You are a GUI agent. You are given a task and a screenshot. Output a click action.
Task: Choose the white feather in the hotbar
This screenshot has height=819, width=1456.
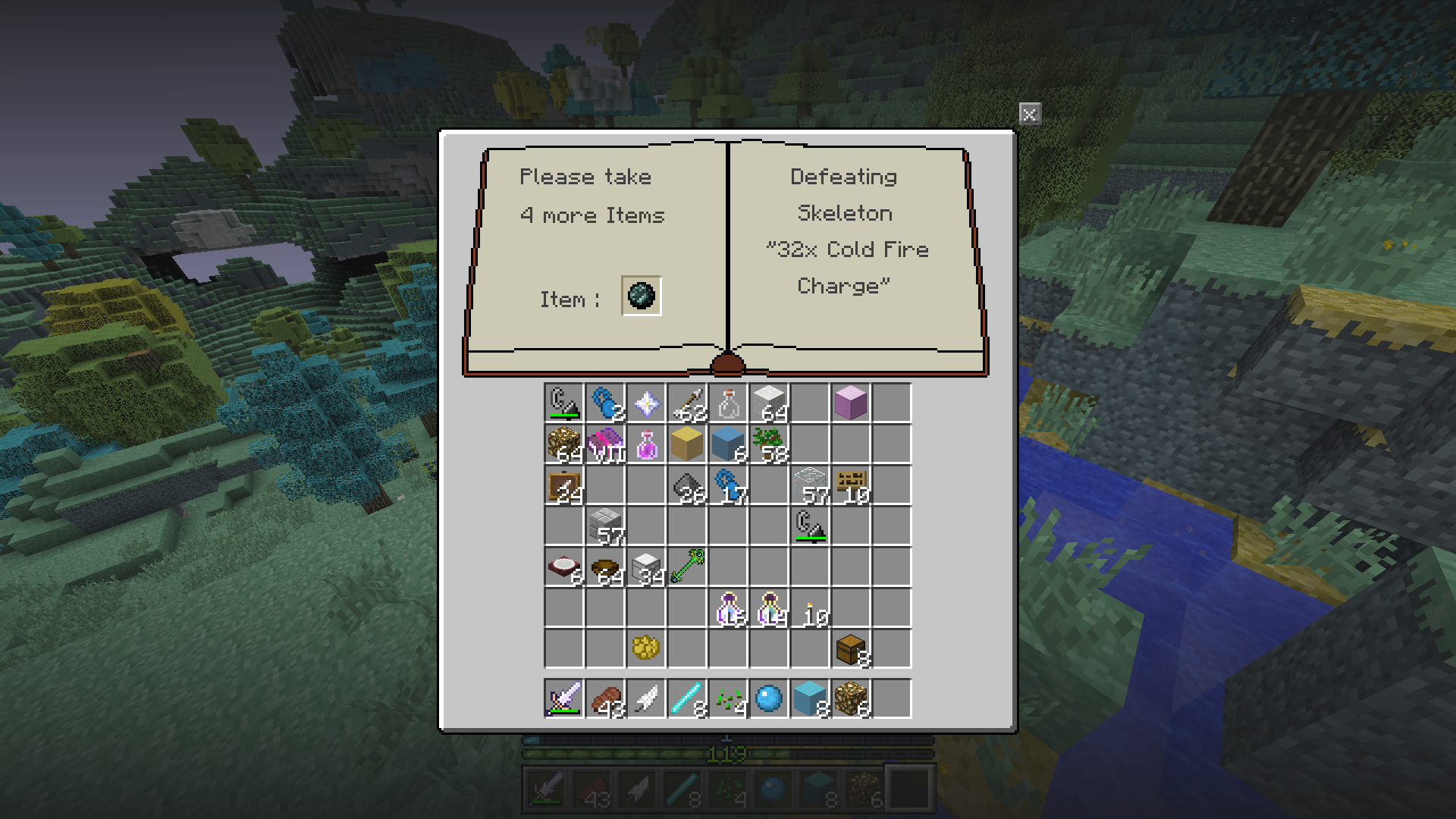pyautogui.click(x=646, y=698)
